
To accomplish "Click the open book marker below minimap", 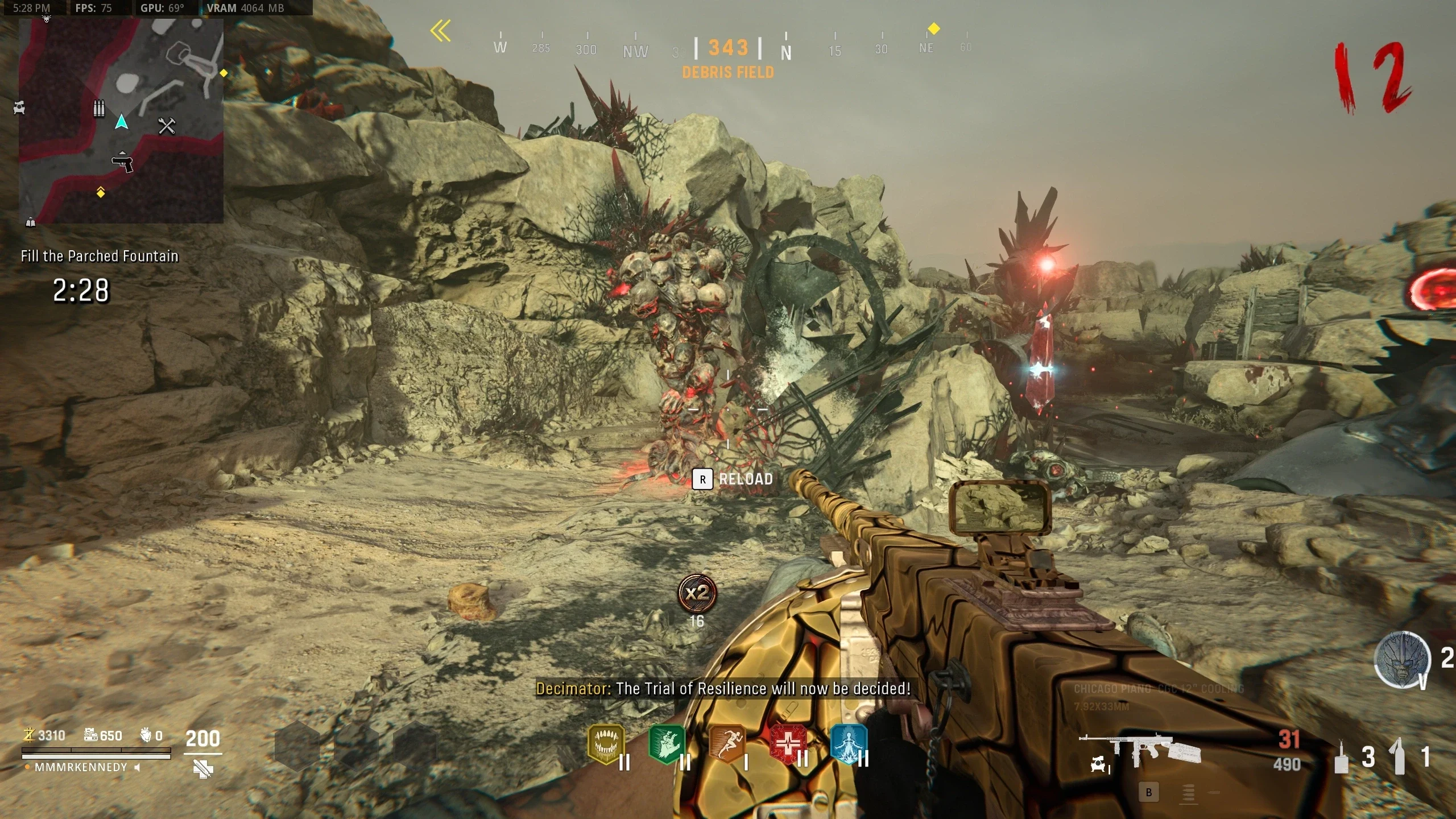I will click(x=31, y=222).
